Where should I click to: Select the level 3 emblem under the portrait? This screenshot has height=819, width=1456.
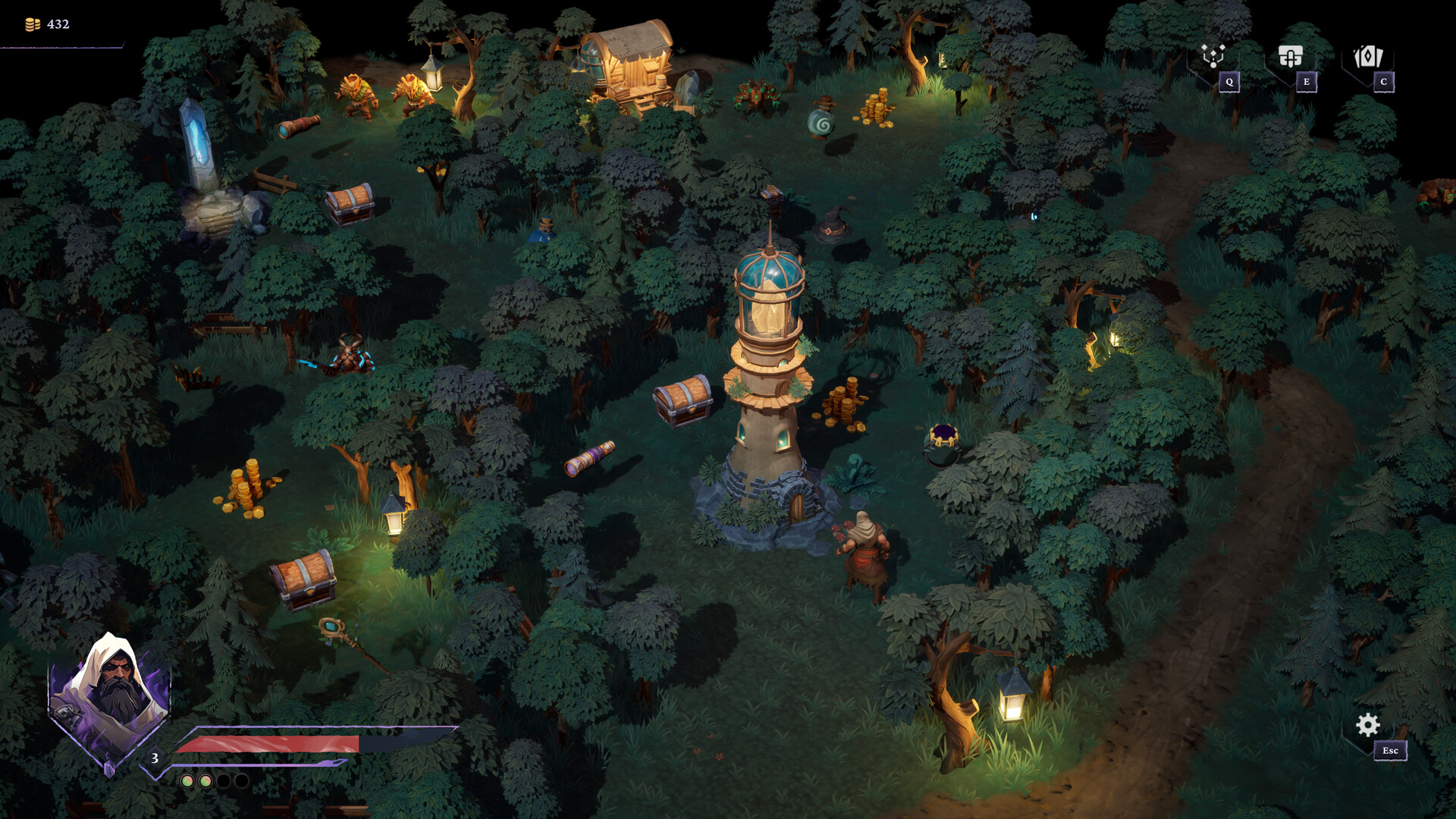coord(154,757)
